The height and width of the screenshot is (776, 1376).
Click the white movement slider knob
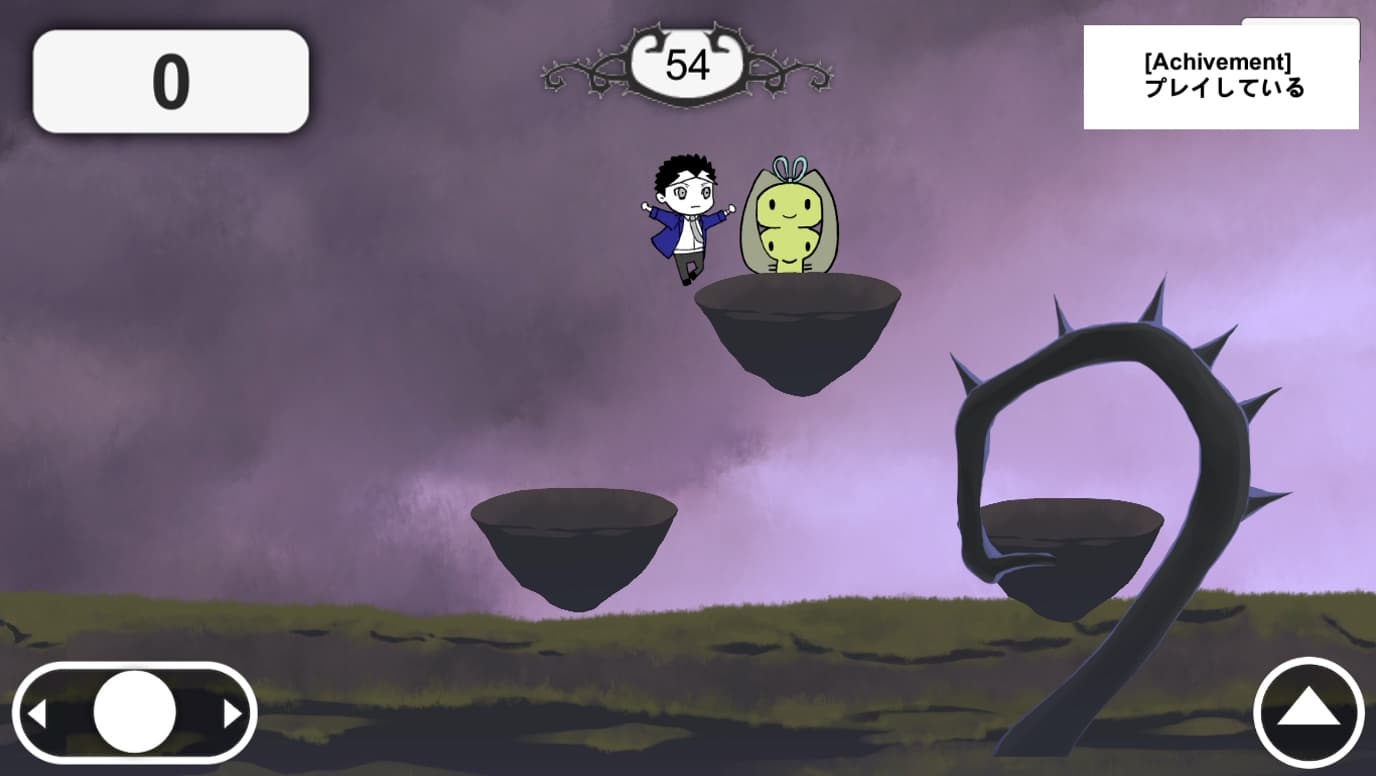click(x=135, y=712)
